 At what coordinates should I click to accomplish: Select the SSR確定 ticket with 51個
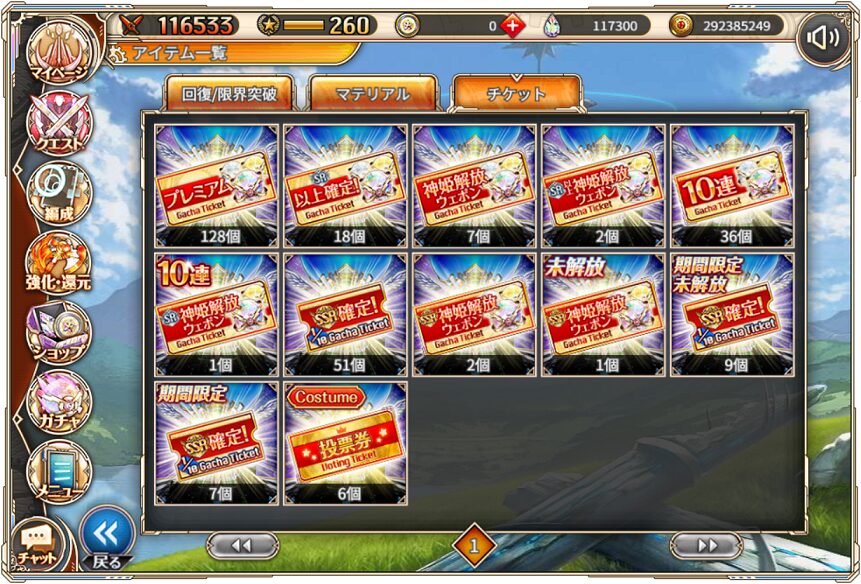click(346, 314)
